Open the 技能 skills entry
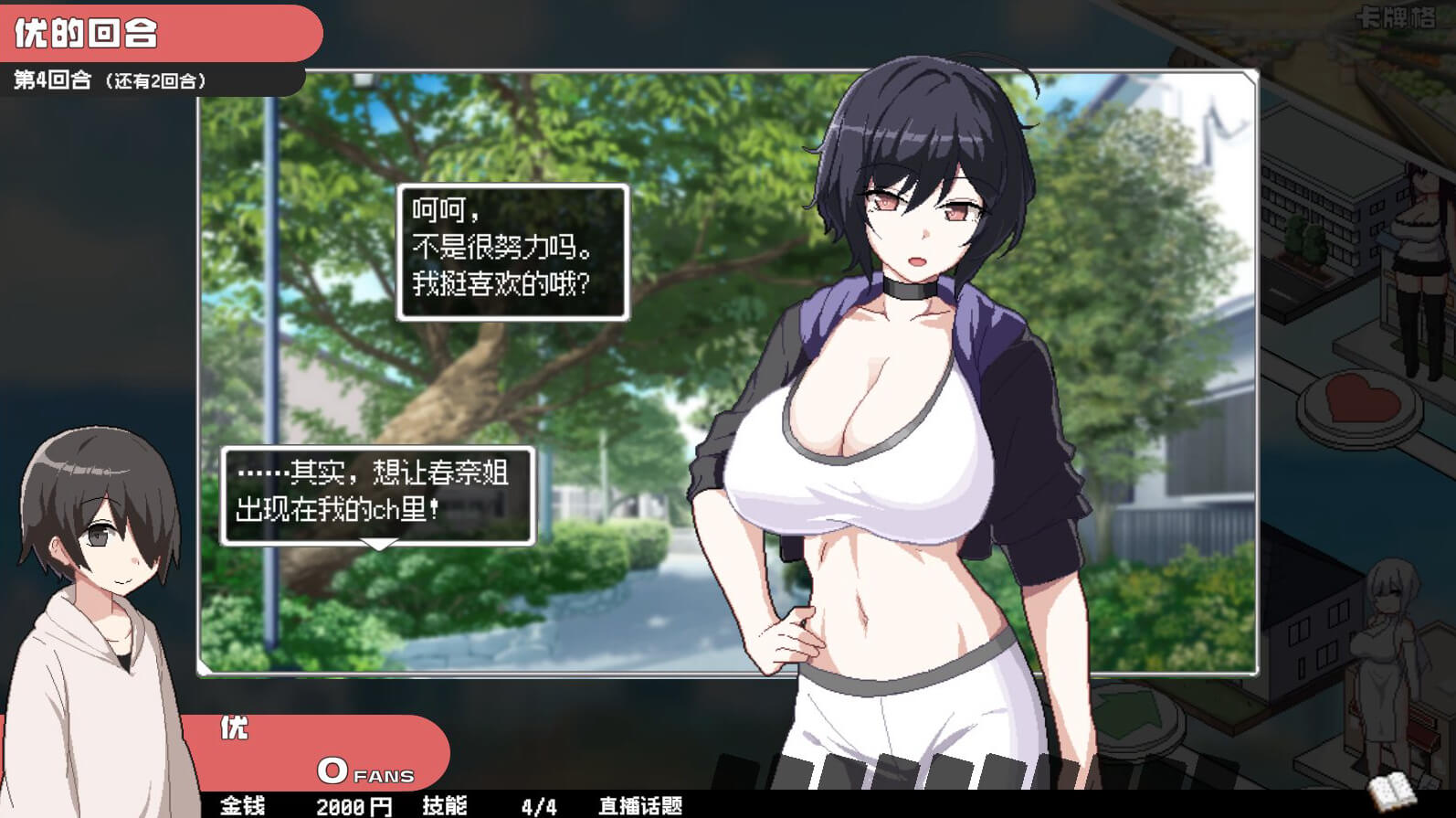Screen dimensions: 1456x818 tap(445, 805)
